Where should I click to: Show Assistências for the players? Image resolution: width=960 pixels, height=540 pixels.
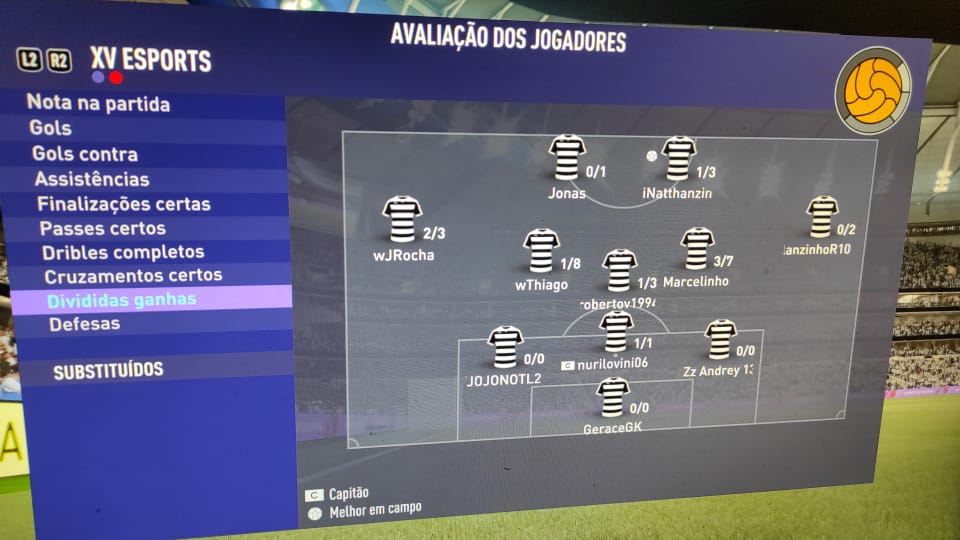click(x=92, y=180)
